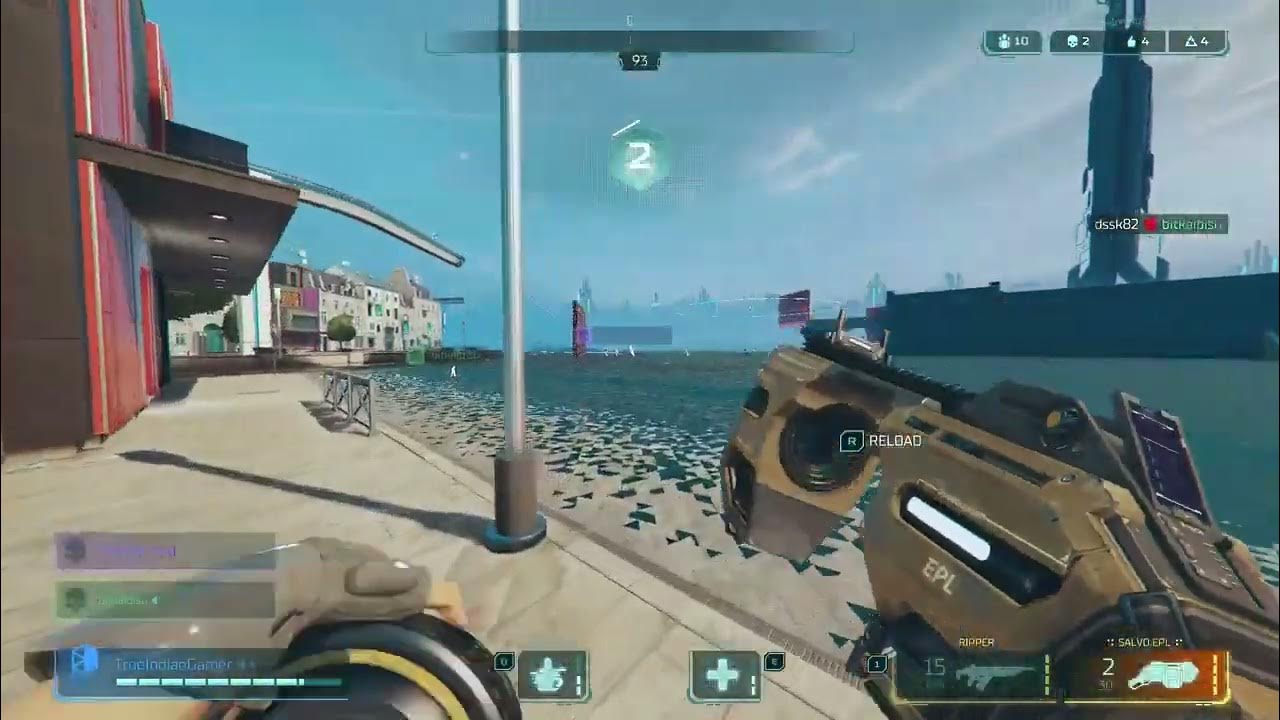
Task: Activate the left hack ability icon
Action: point(552,676)
